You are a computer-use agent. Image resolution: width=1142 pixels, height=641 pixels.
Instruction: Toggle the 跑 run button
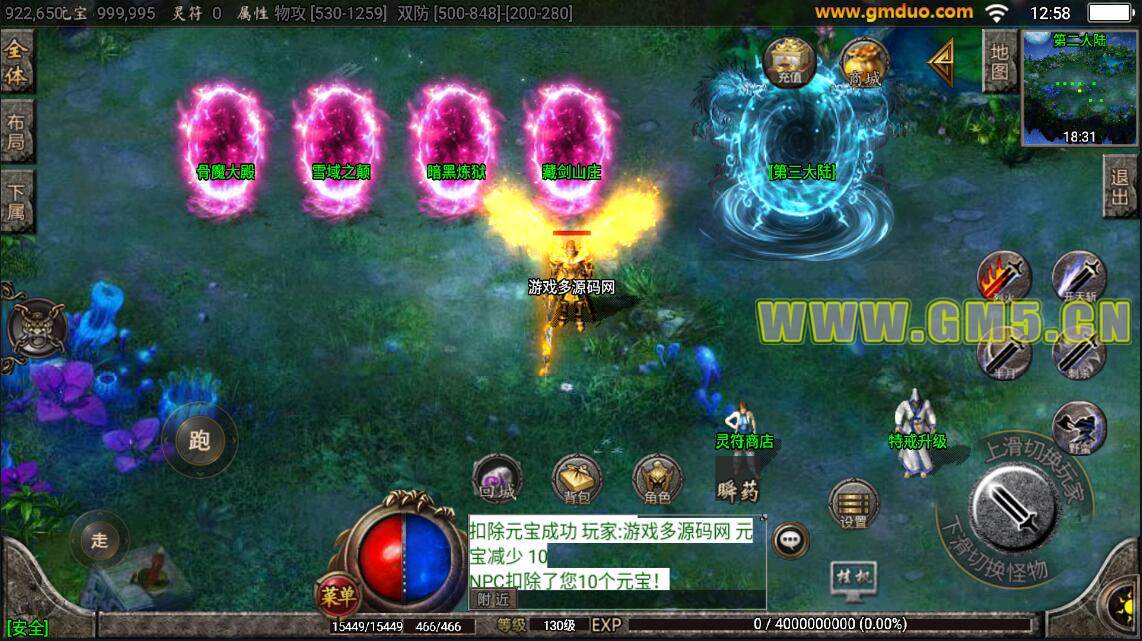199,439
